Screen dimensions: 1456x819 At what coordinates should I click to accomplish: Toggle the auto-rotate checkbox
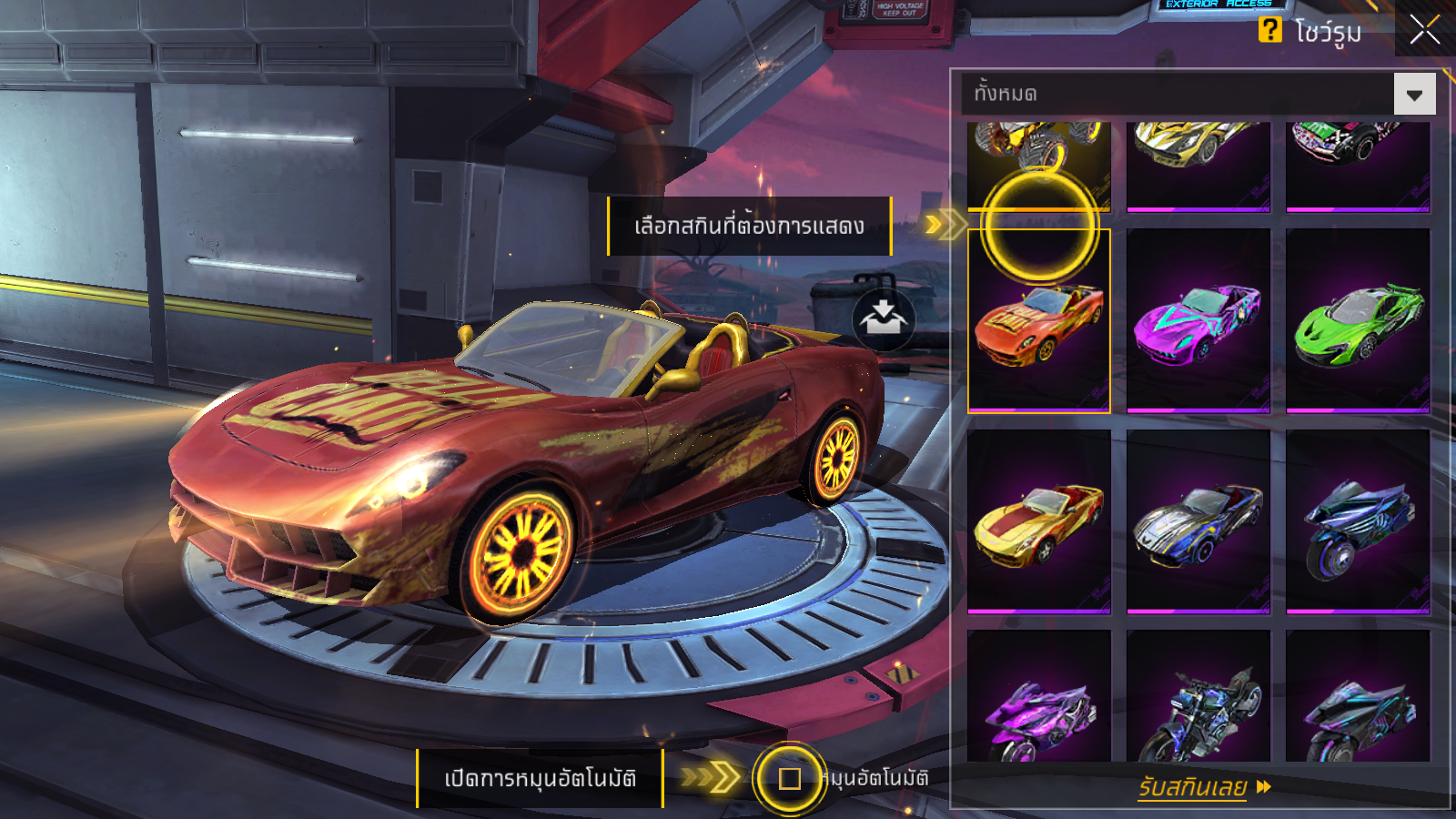pyautogui.click(x=789, y=779)
